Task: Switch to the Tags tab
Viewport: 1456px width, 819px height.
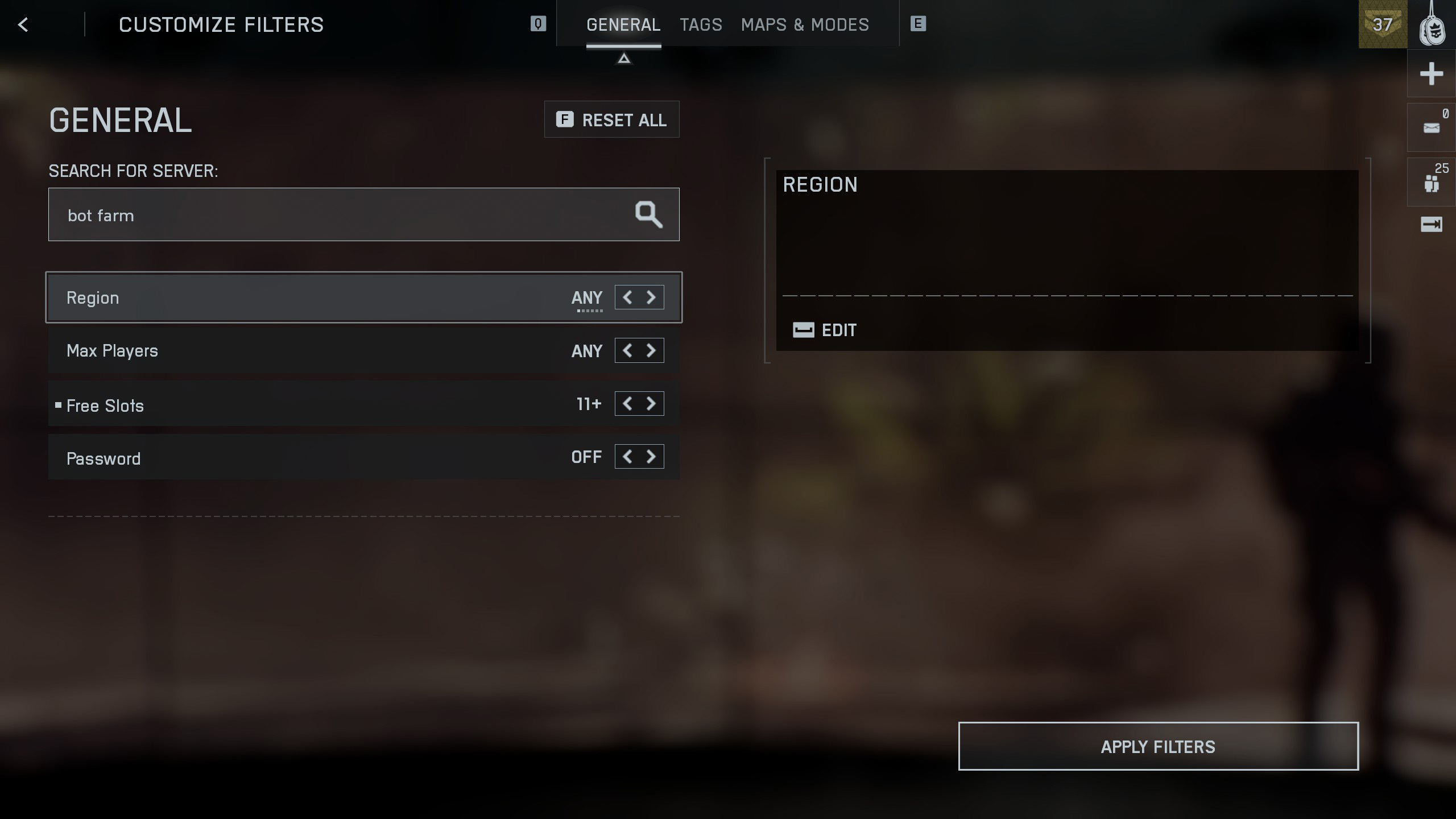Action: pos(701,24)
